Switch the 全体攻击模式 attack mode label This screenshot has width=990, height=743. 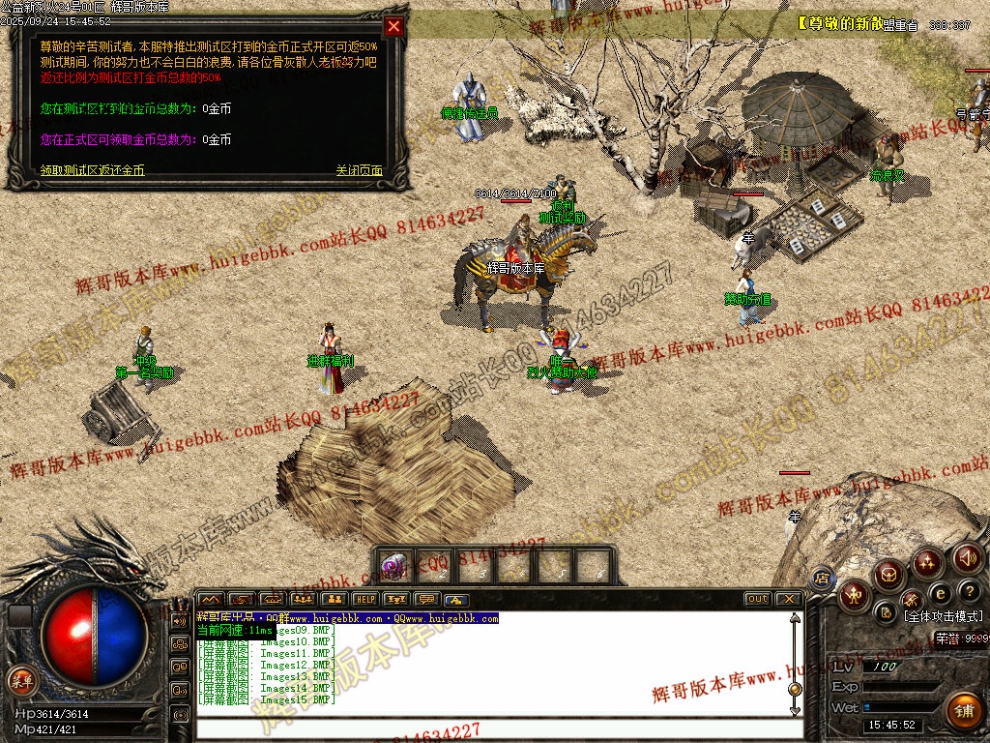(x=943, y=617)
